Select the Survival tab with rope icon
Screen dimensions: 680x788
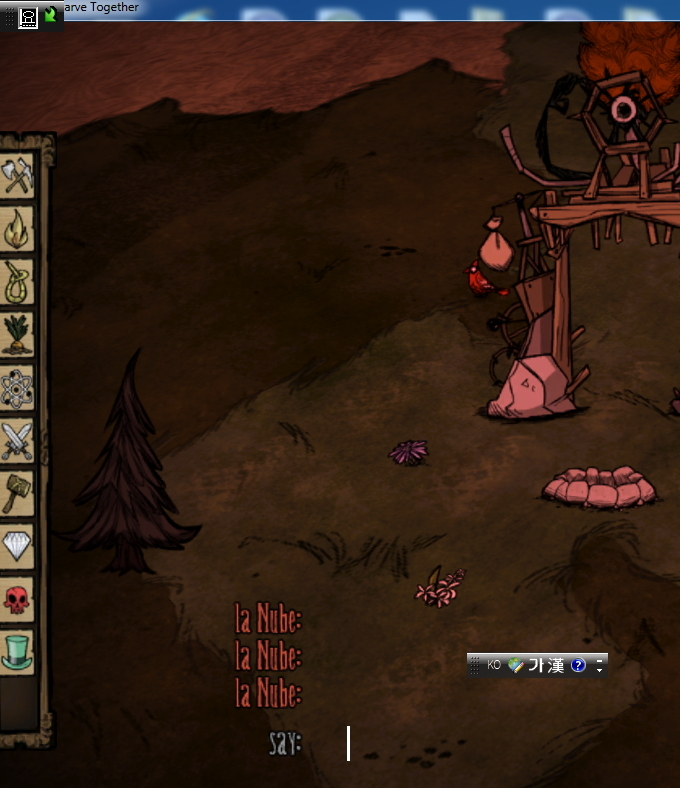[x=17, y=283]
